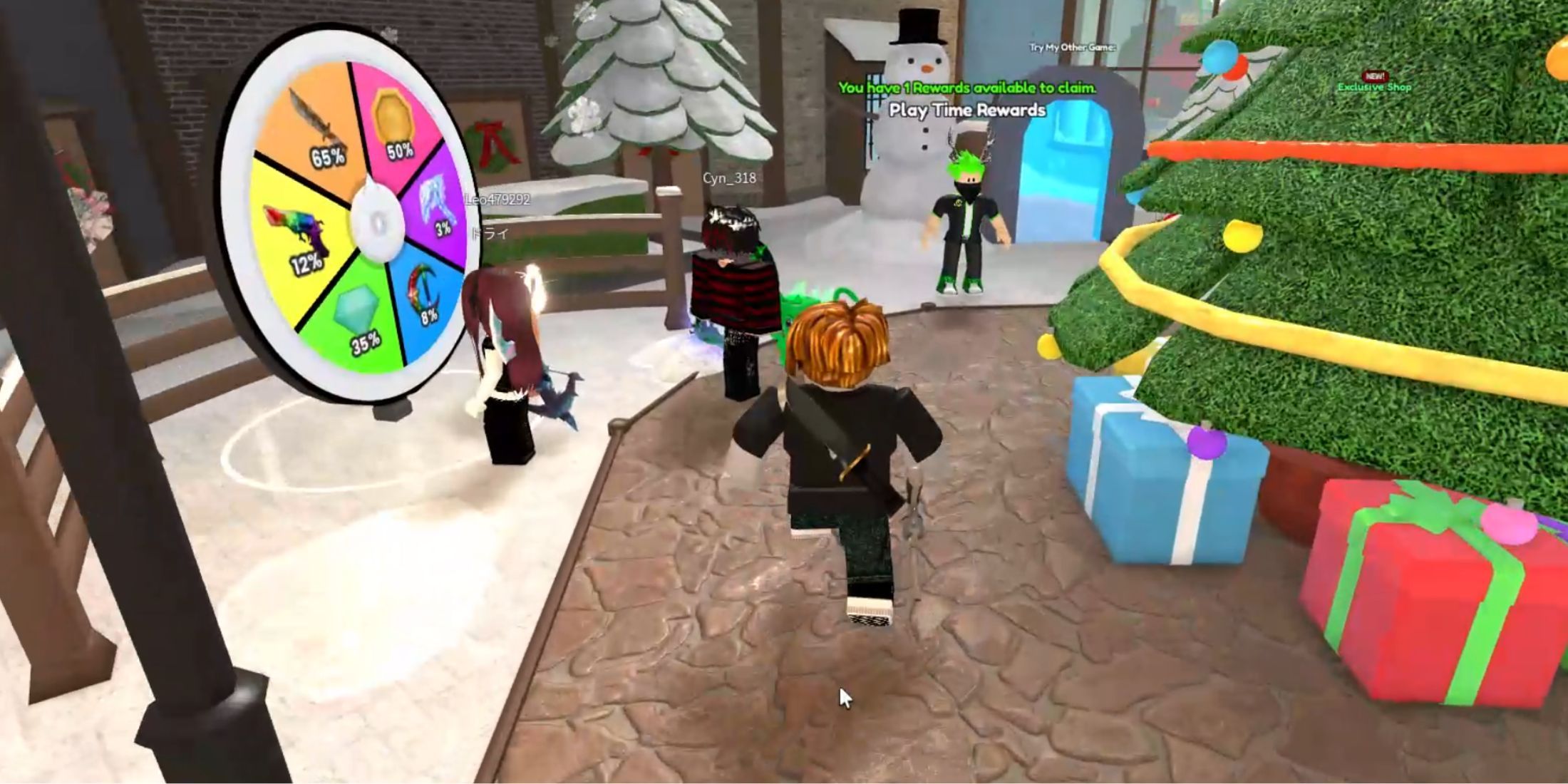This screenshot has width=1568, height=784.
Task: Open the Exclusive Shop
Action: coord(1371,87)
